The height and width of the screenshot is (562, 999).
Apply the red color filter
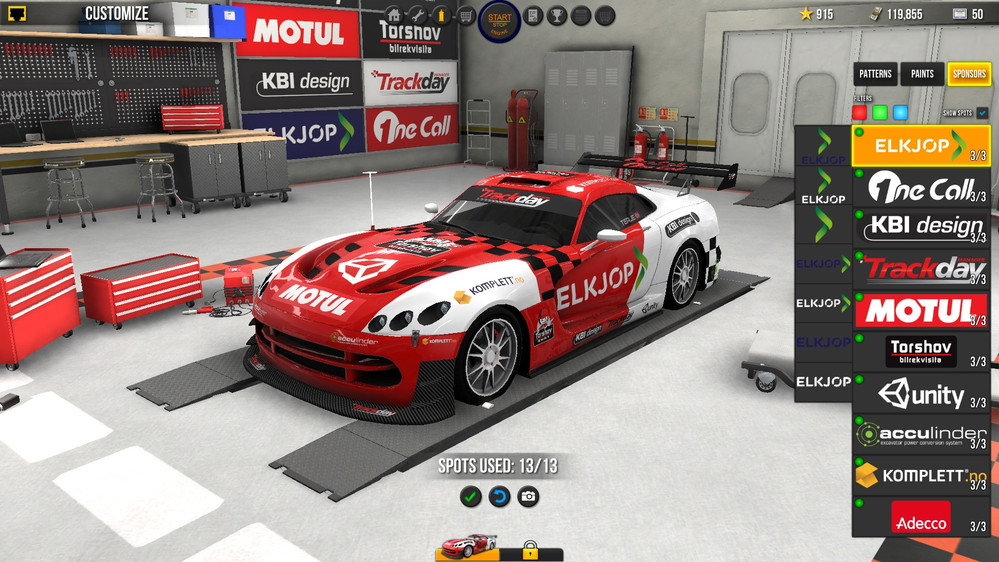click(x=859, y=113)
